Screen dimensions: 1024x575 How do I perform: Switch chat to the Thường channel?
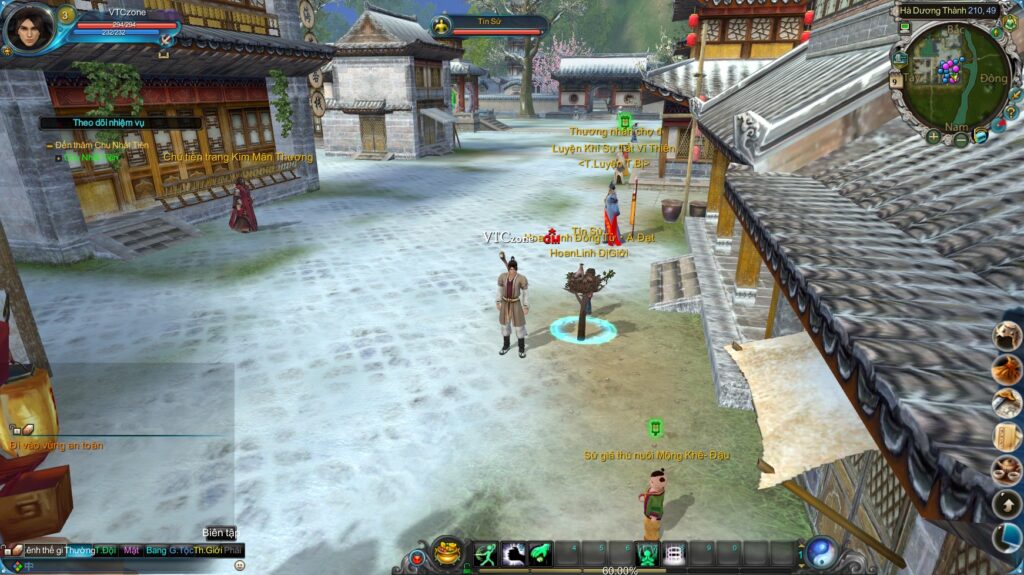coord(80,551)
